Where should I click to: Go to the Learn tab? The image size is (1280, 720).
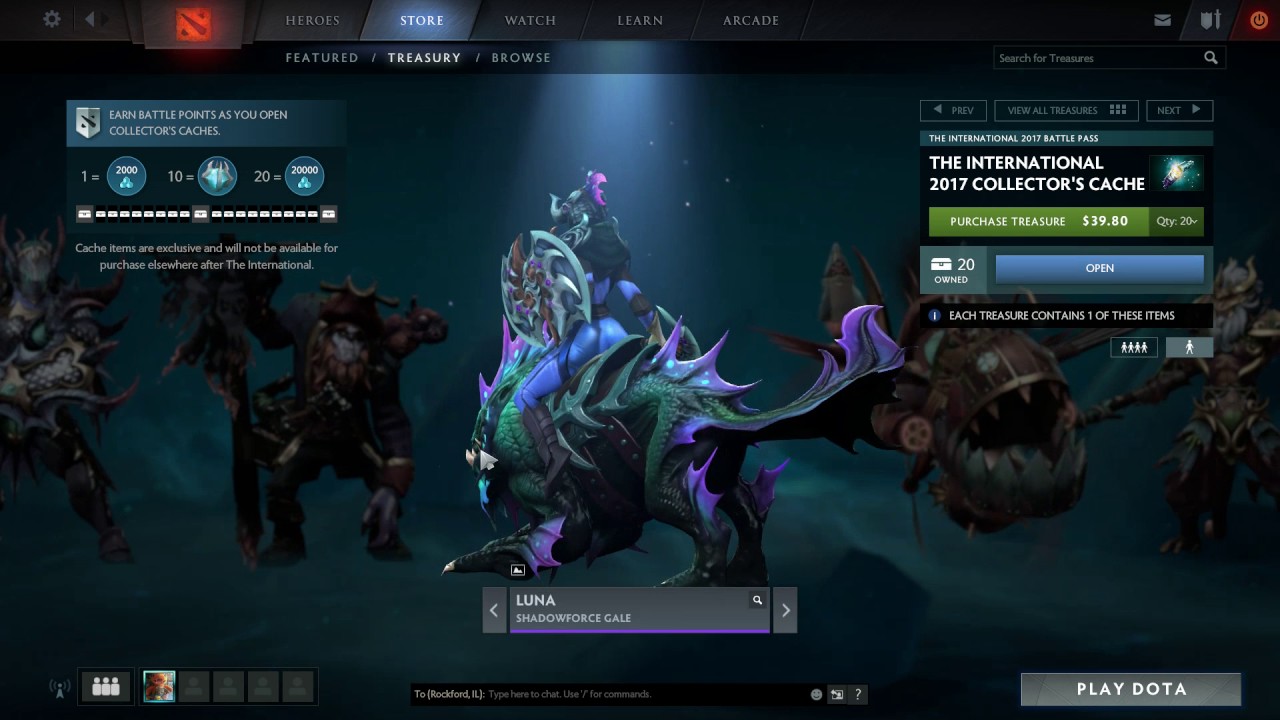coord(640,20)
